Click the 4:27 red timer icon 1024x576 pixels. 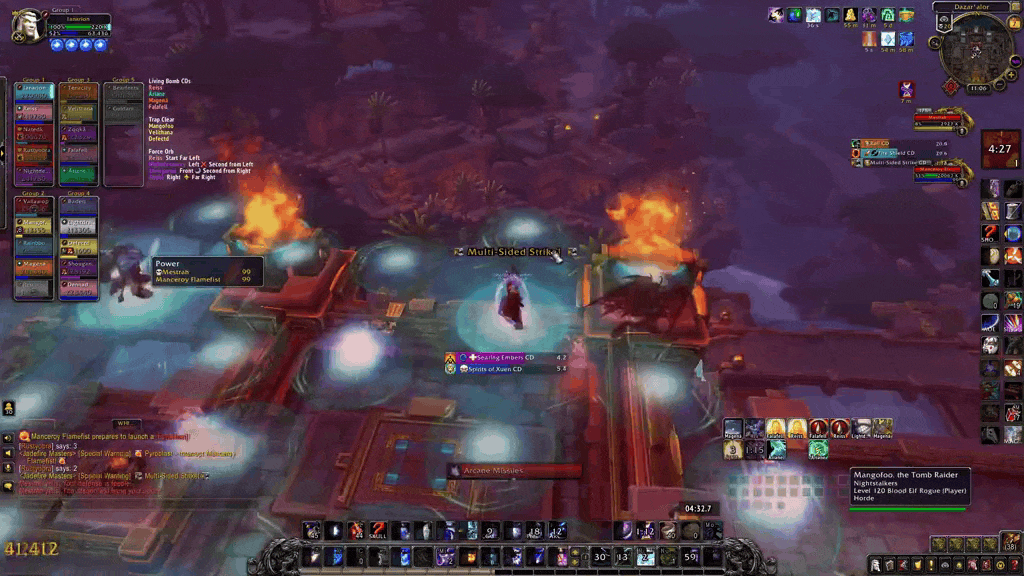tap(999, 148)
